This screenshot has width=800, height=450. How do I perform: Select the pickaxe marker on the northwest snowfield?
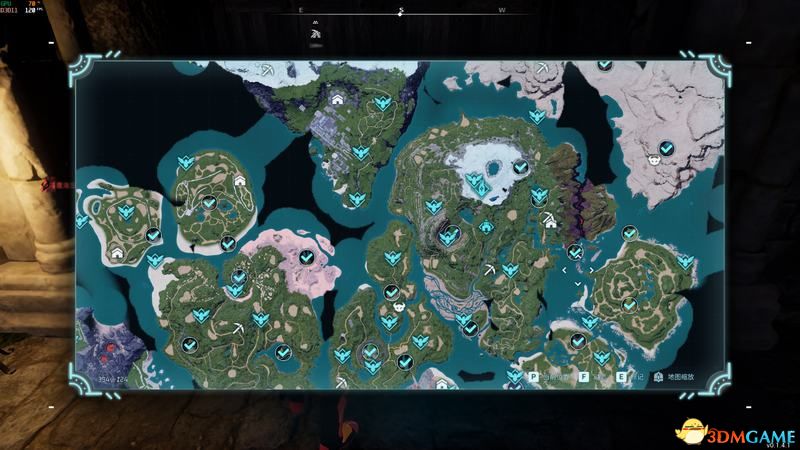point(269,69)
